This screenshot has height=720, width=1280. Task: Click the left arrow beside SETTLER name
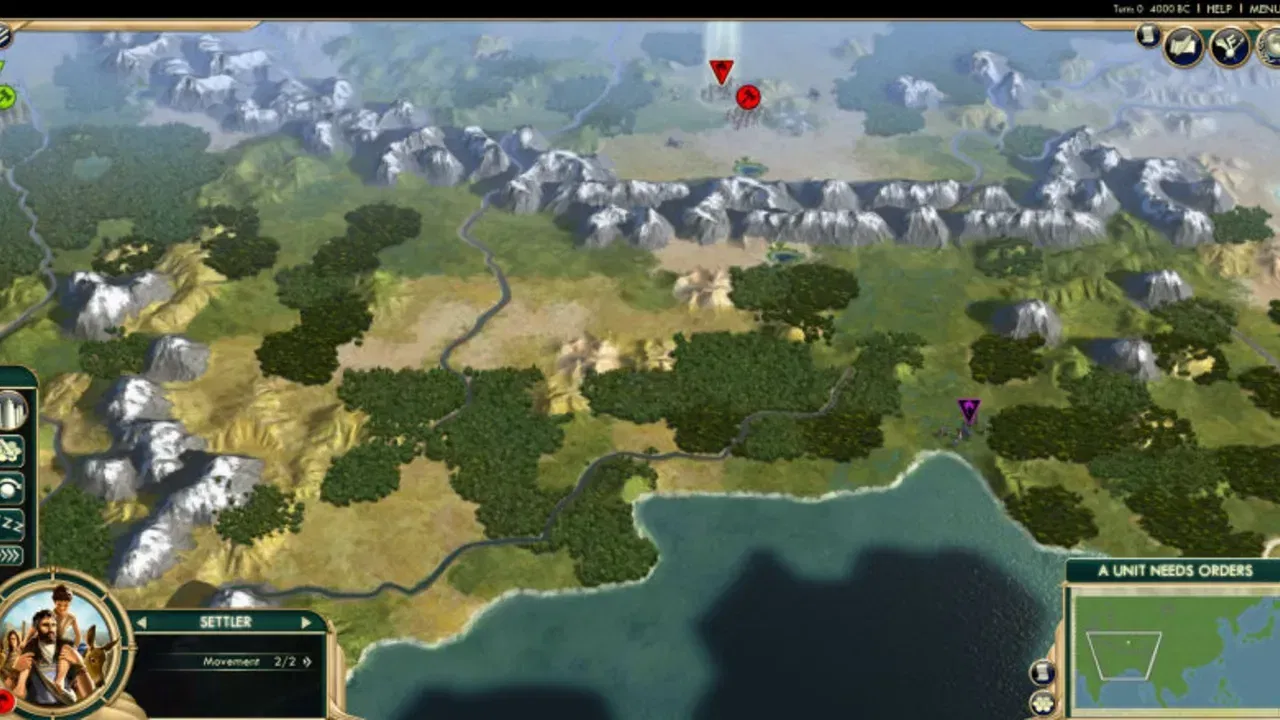[x=142, y=621]
